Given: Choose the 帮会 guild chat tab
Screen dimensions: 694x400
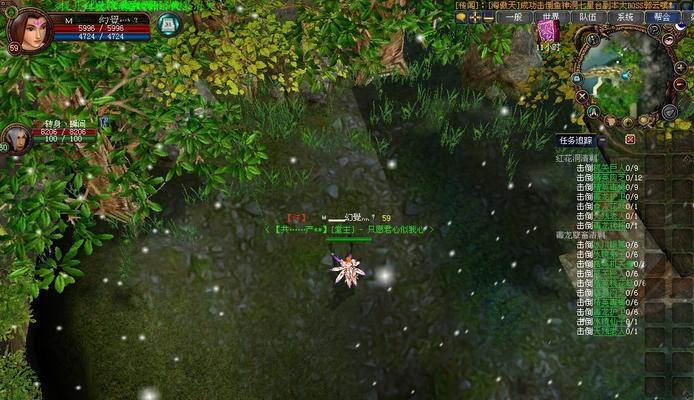Looking at the screenshot, I should [660, 17].
